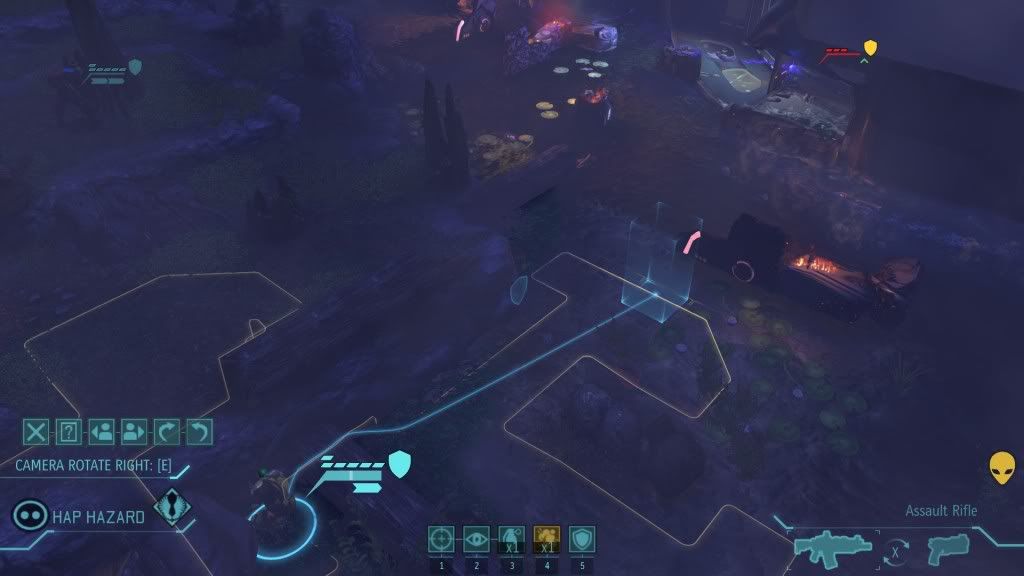Image resolution: width=1024 pixels, height=576 pixels.
Task: Select the frag grenade ability
Action: click(x=512, y=539)
